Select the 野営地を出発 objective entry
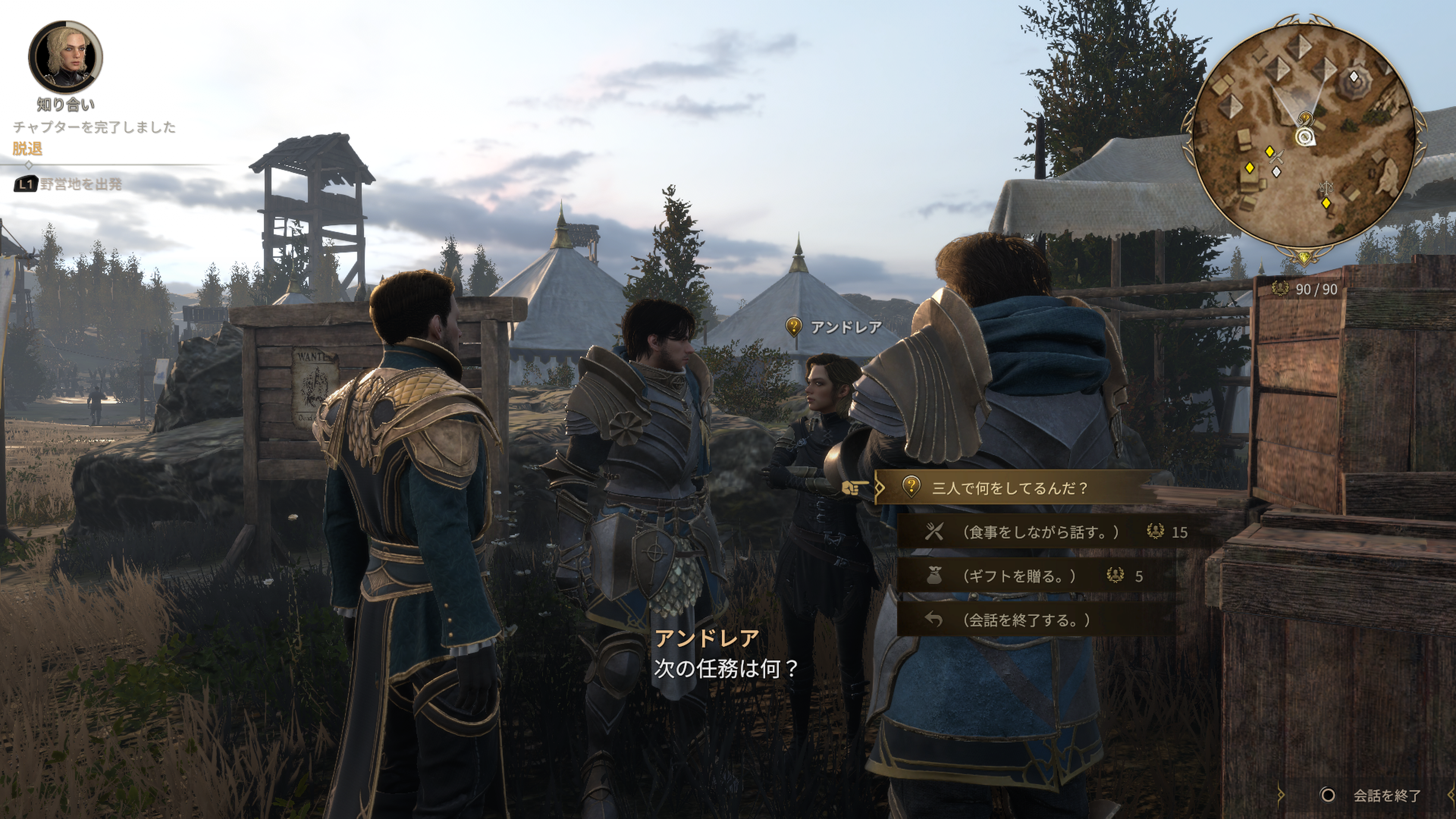This screenshot has height=819, width=1456. [80, 184]
